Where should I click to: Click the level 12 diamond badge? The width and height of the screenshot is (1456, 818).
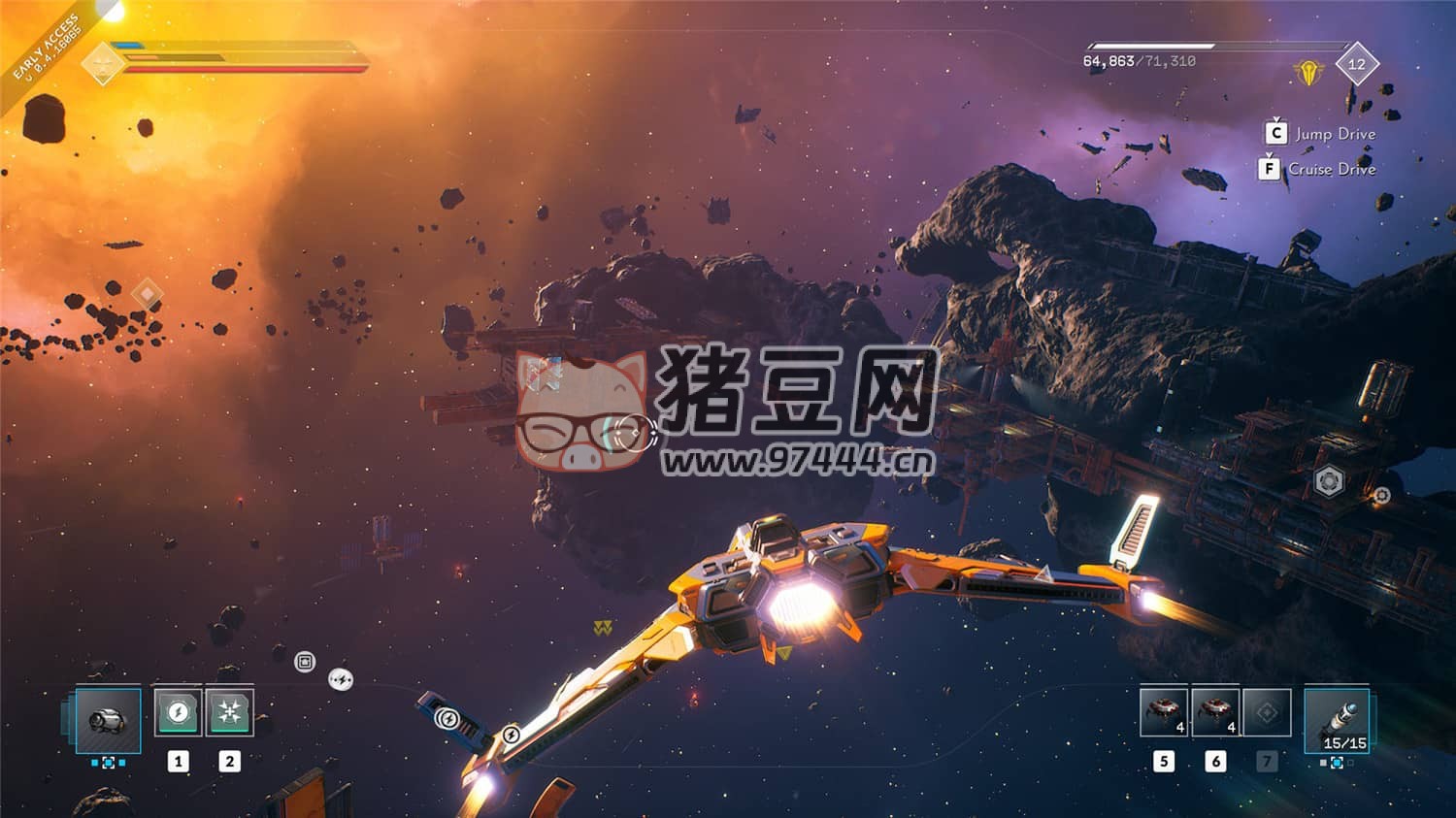[x=1356, y=64]
